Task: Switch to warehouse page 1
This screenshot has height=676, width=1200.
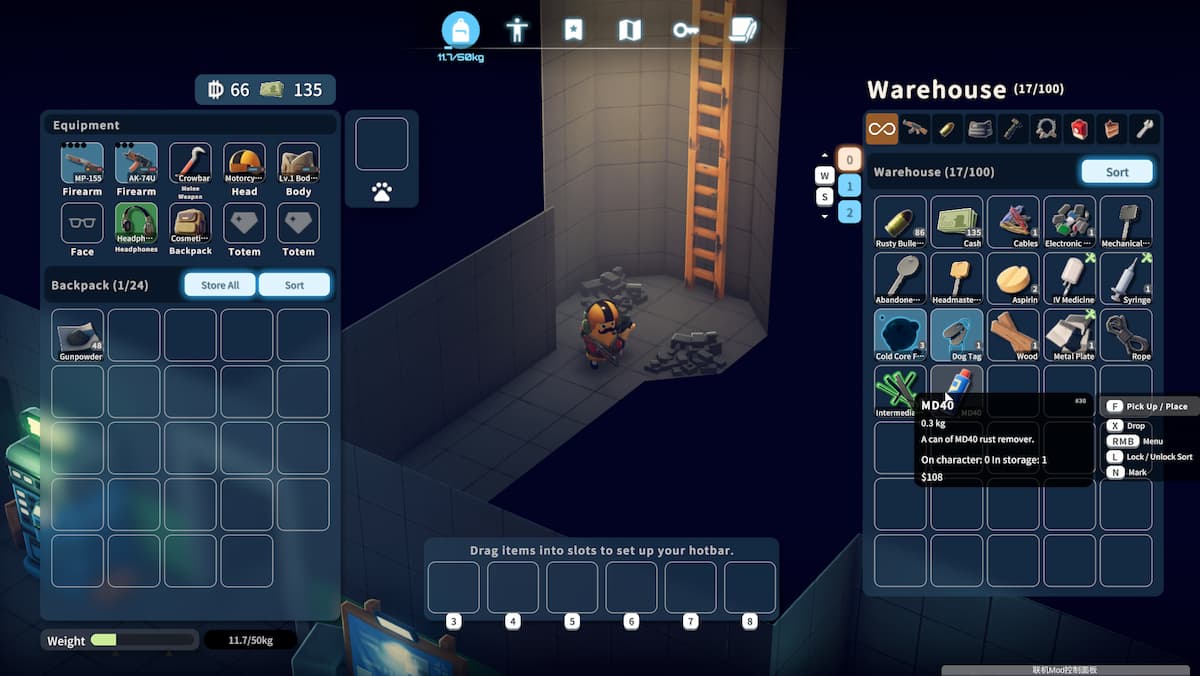Action: click(x=849, y=185)
